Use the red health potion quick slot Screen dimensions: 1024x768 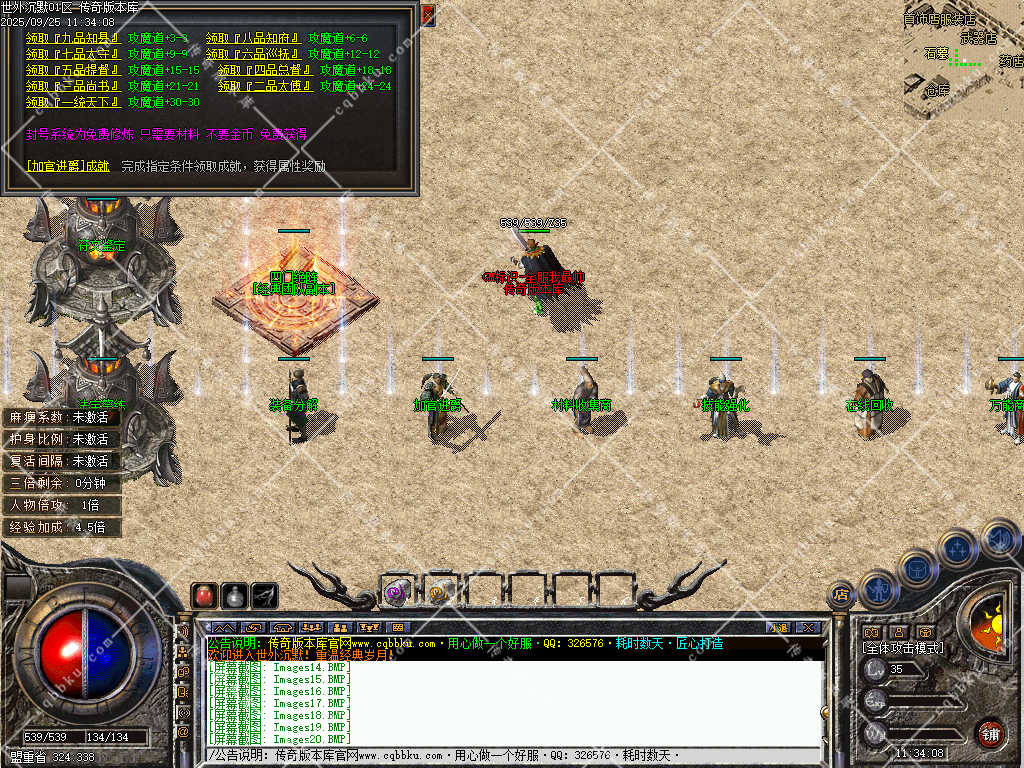[204, 595]
